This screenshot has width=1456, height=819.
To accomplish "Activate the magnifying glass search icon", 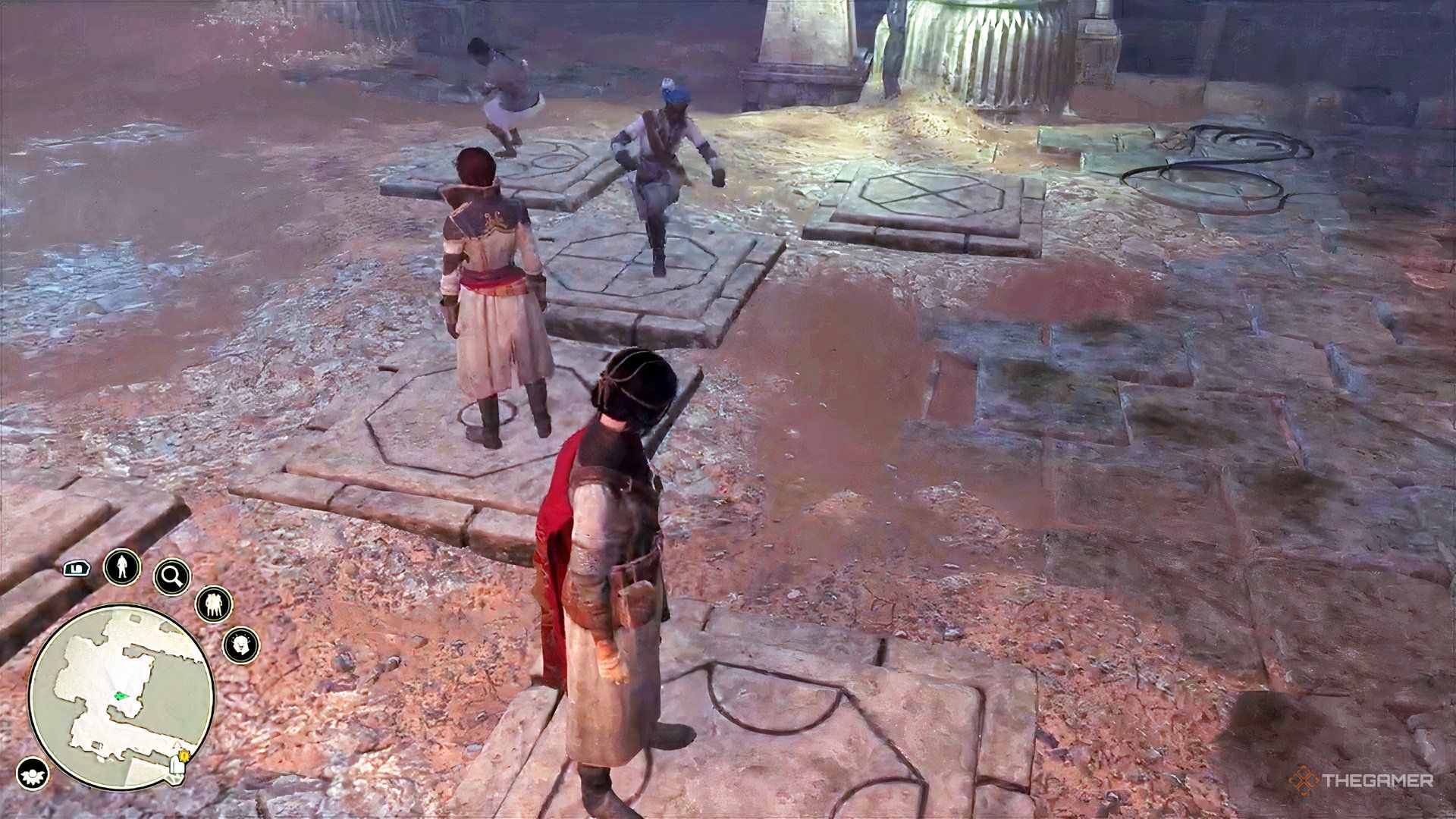I will [x=171, y=578].
